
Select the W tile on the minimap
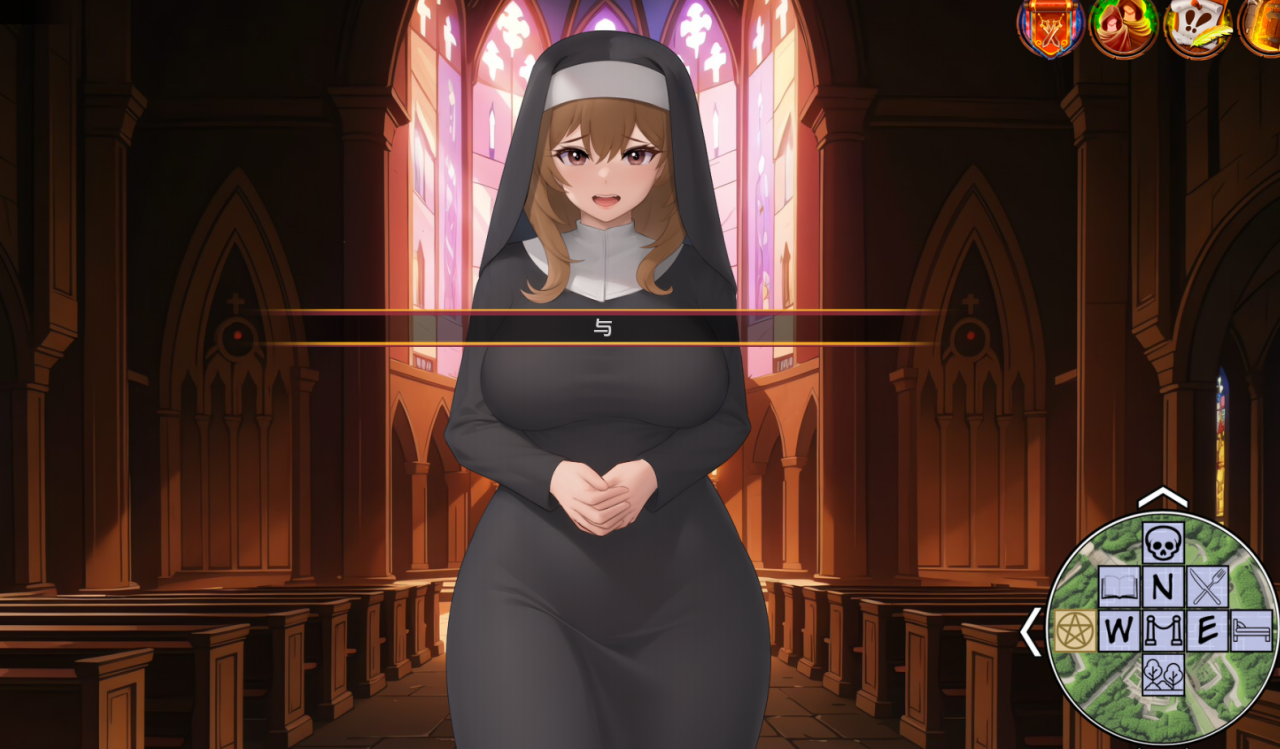[x=1119, y=631]
